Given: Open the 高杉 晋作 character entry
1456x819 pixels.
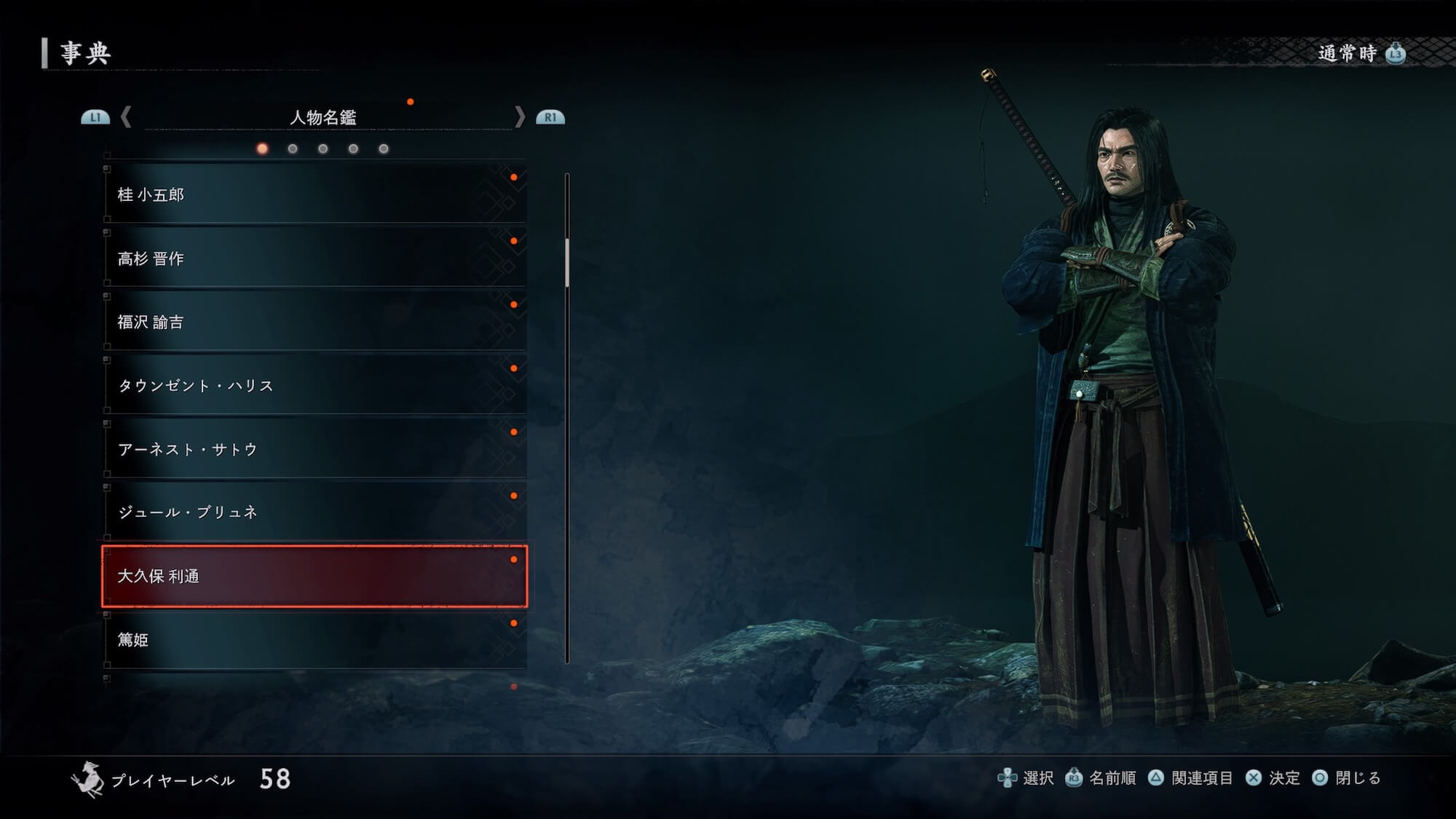Looking at the screenshot, I should tap(314, 258).
